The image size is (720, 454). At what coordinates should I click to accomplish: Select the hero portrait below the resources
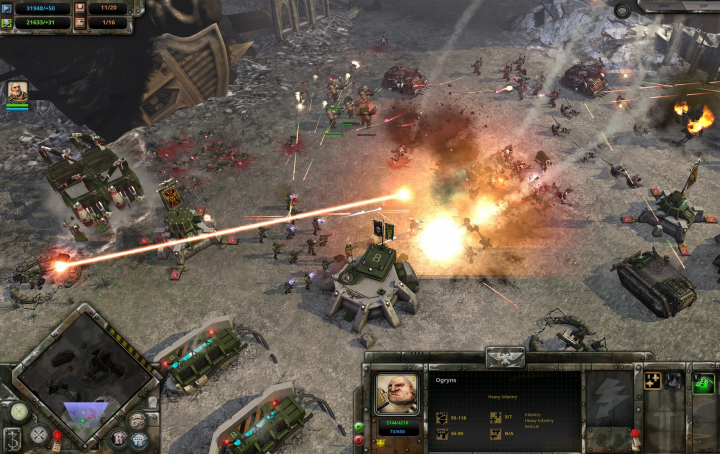[17, 92]
